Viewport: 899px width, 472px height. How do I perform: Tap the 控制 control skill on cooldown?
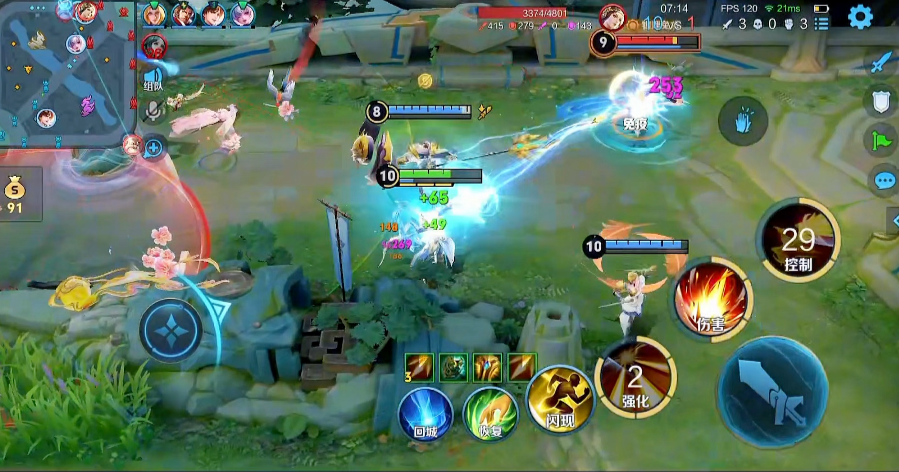[x=798, y=240]
